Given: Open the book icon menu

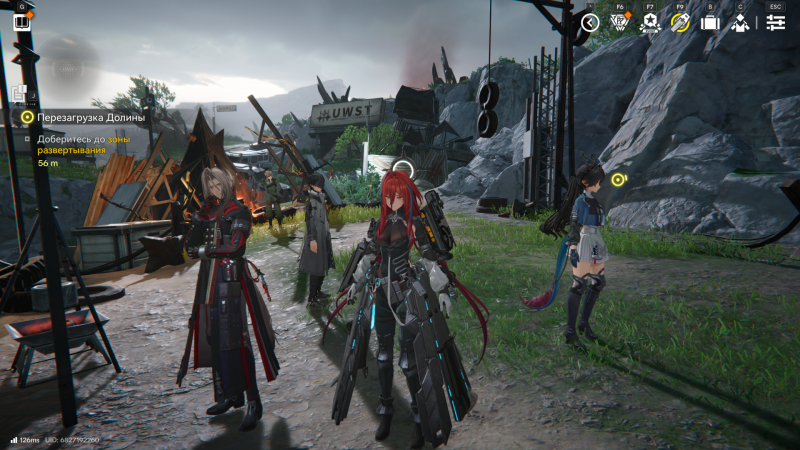Looking at the screenshot, I should point(21,21).
